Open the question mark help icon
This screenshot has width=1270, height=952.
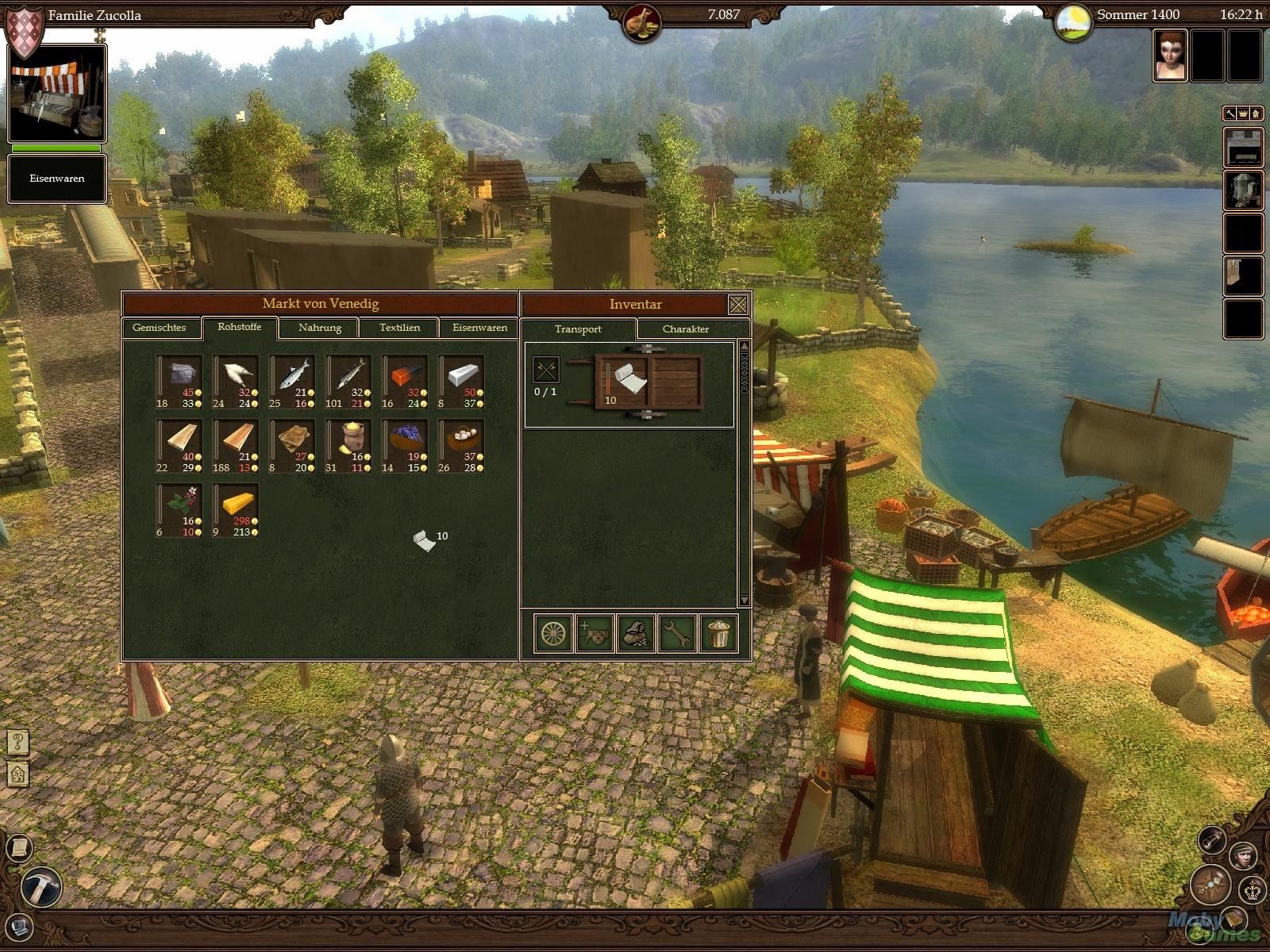pyautogui.click(x=17, y=743)
